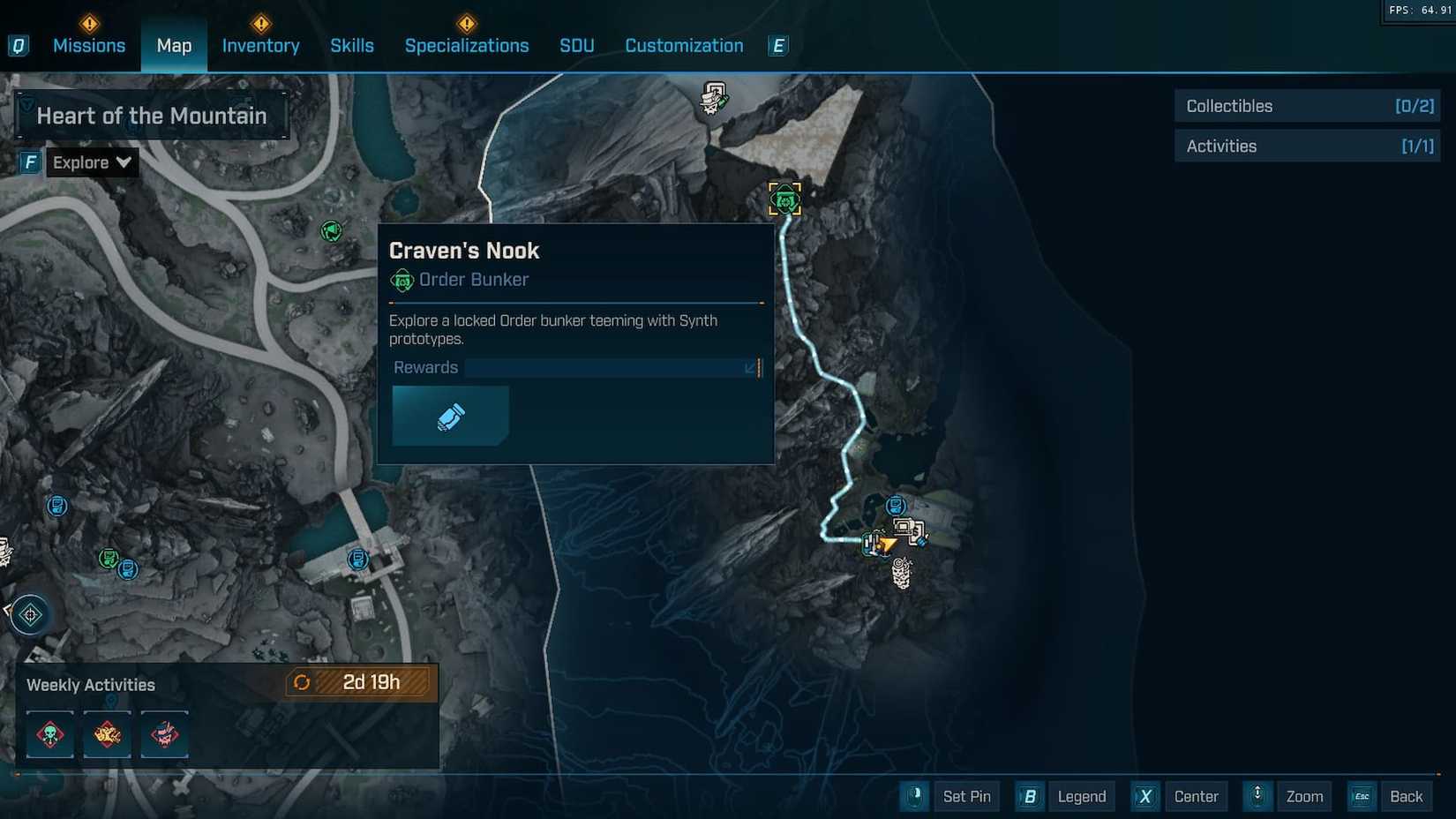
Task: Select the fiery Weekly Activities icon
Action: point(107,733)
